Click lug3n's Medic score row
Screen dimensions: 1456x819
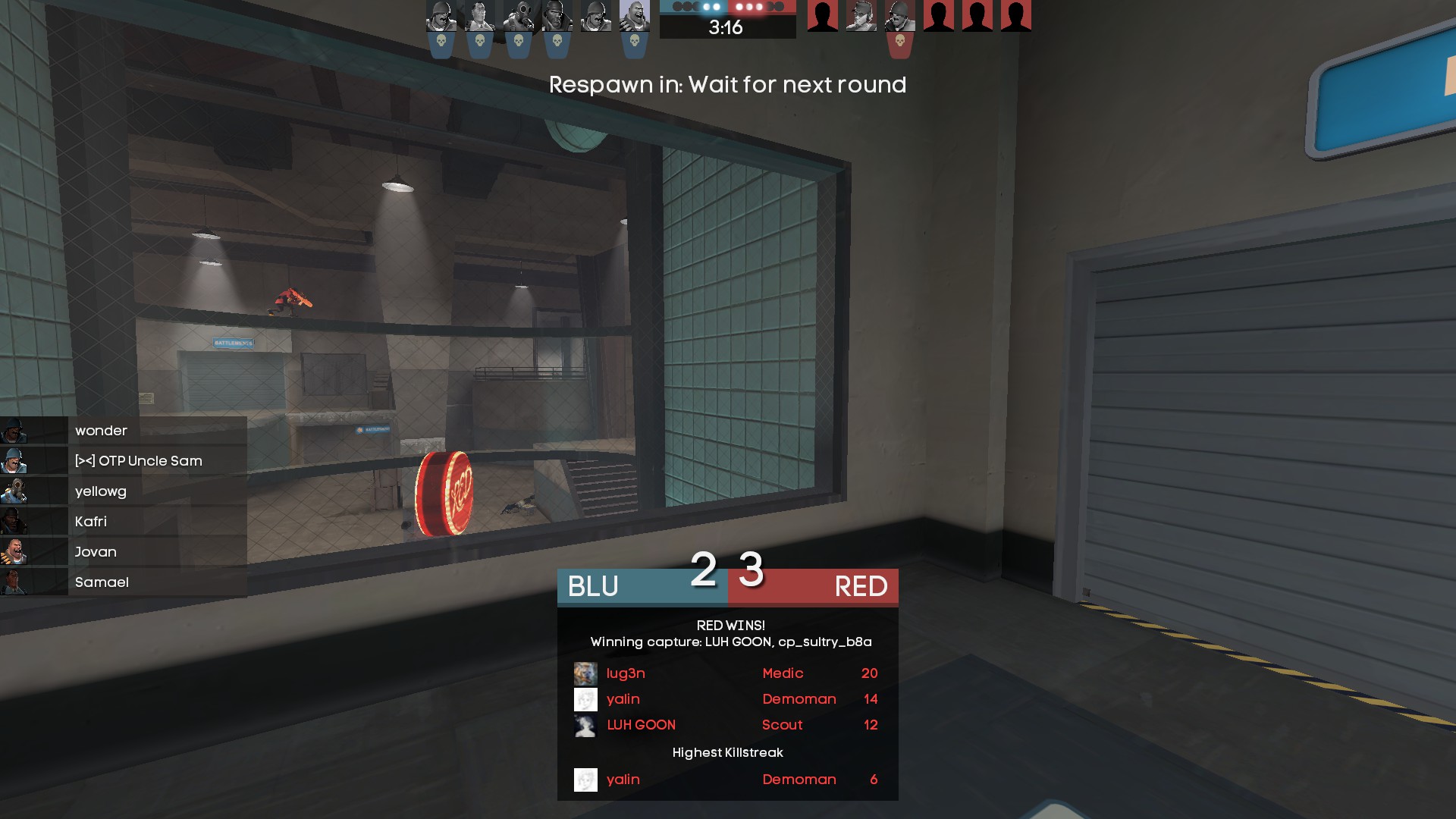726,673
